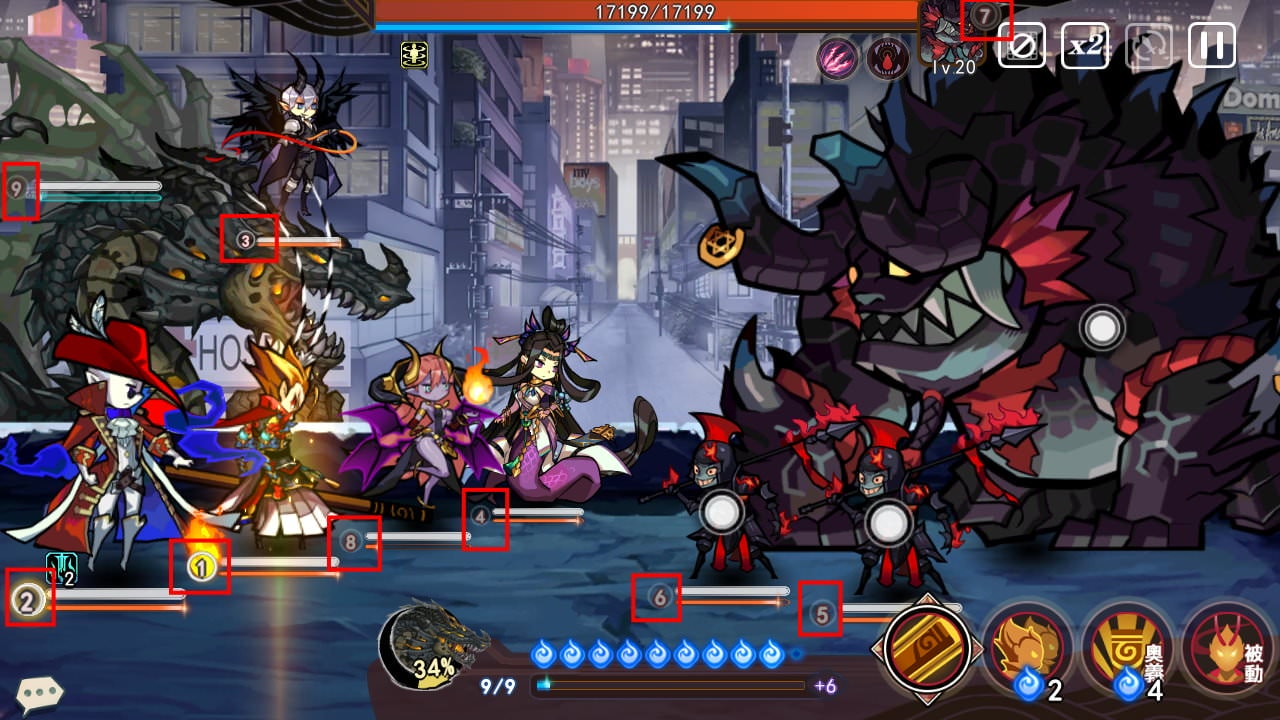The image size is (1280, 720).
Task: Inspect the boss's purple claw skill icon
Action: (836, 57)
